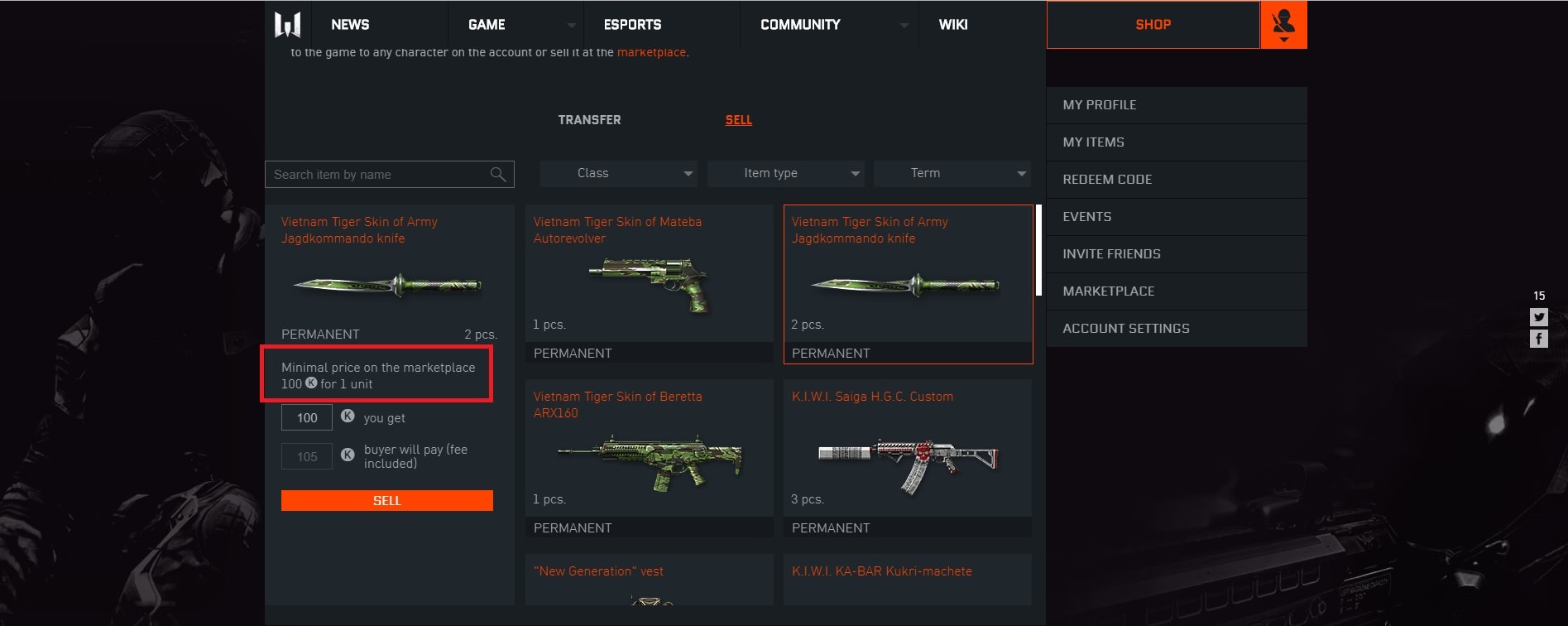Click the orange SELL button
1568x626 pixels.
(386, 500)
